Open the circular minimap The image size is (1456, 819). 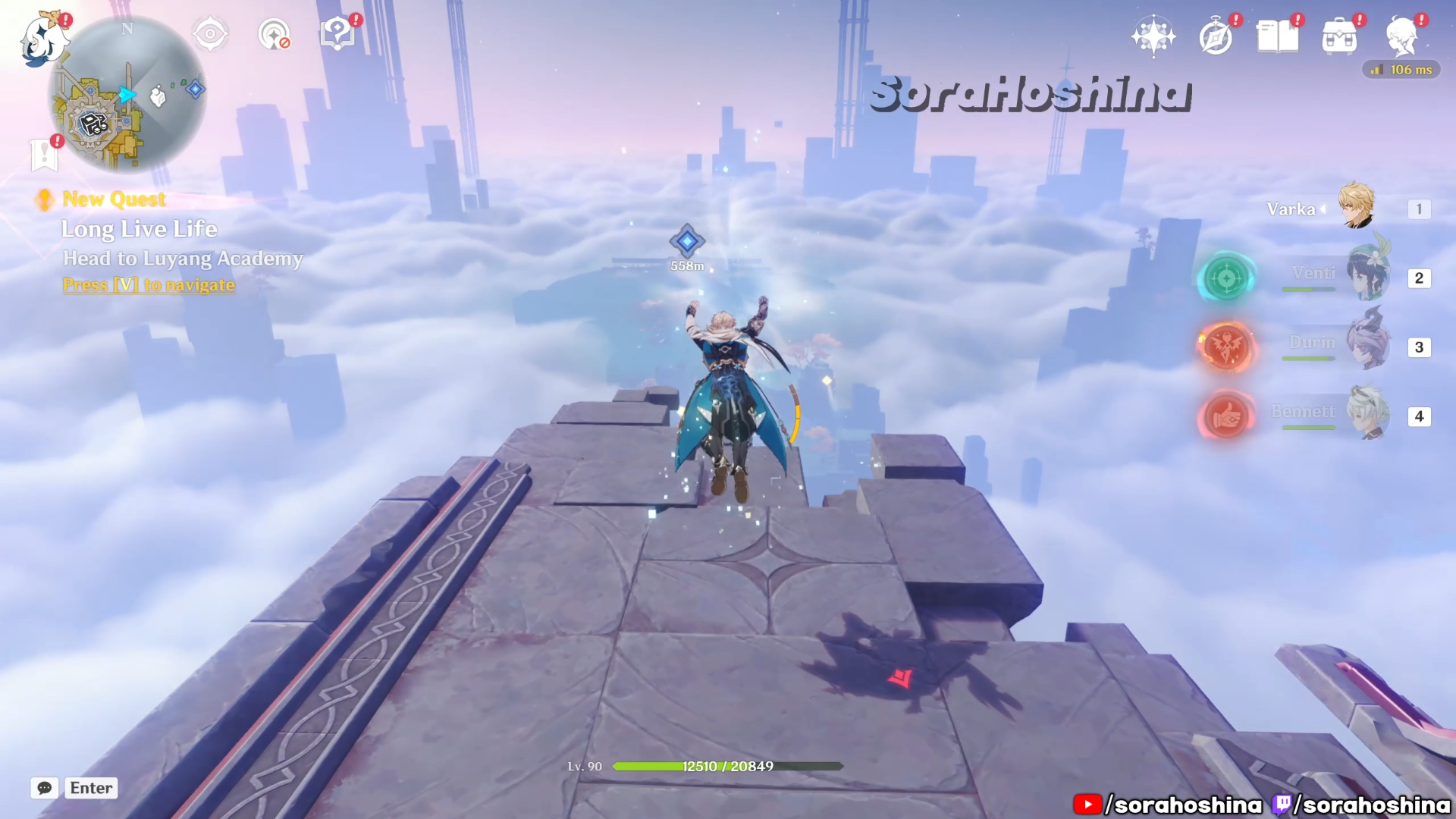click(x=127, y=95)
